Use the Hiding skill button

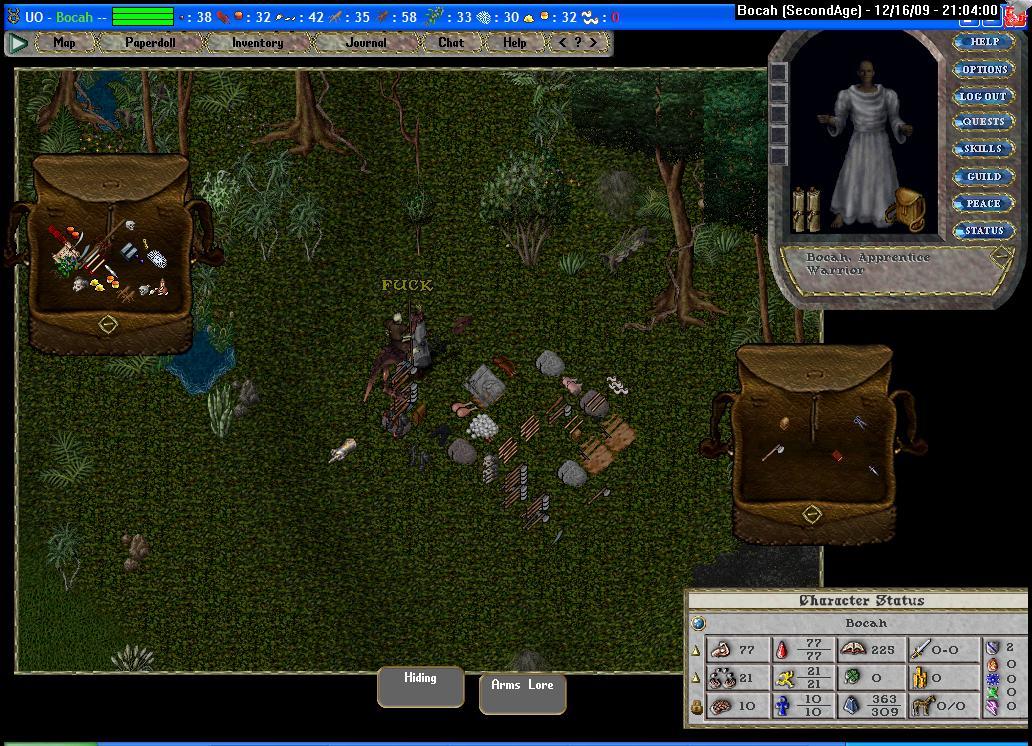[420, 685]
